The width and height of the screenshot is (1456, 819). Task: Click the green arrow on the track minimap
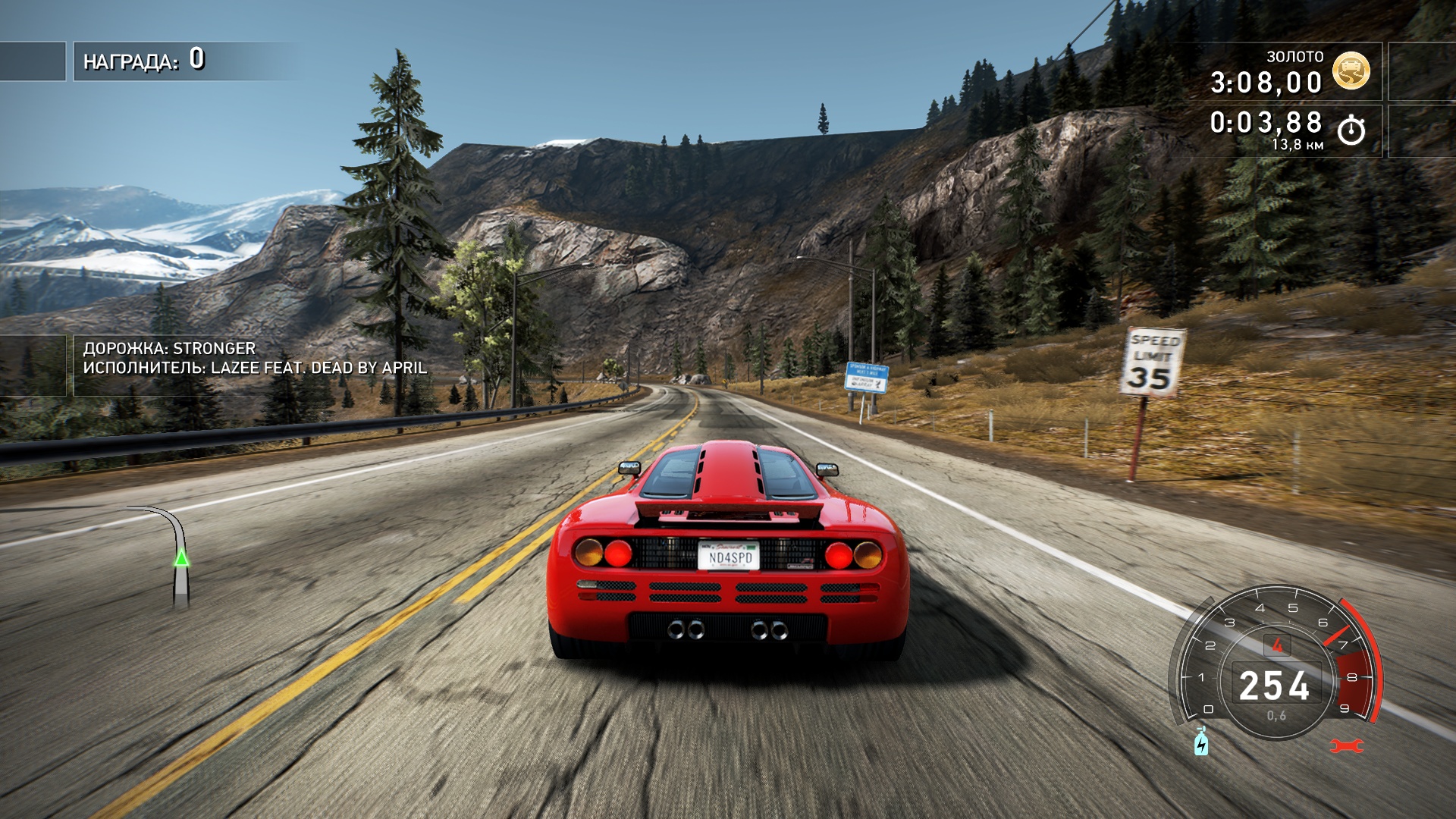coord(181,558)
